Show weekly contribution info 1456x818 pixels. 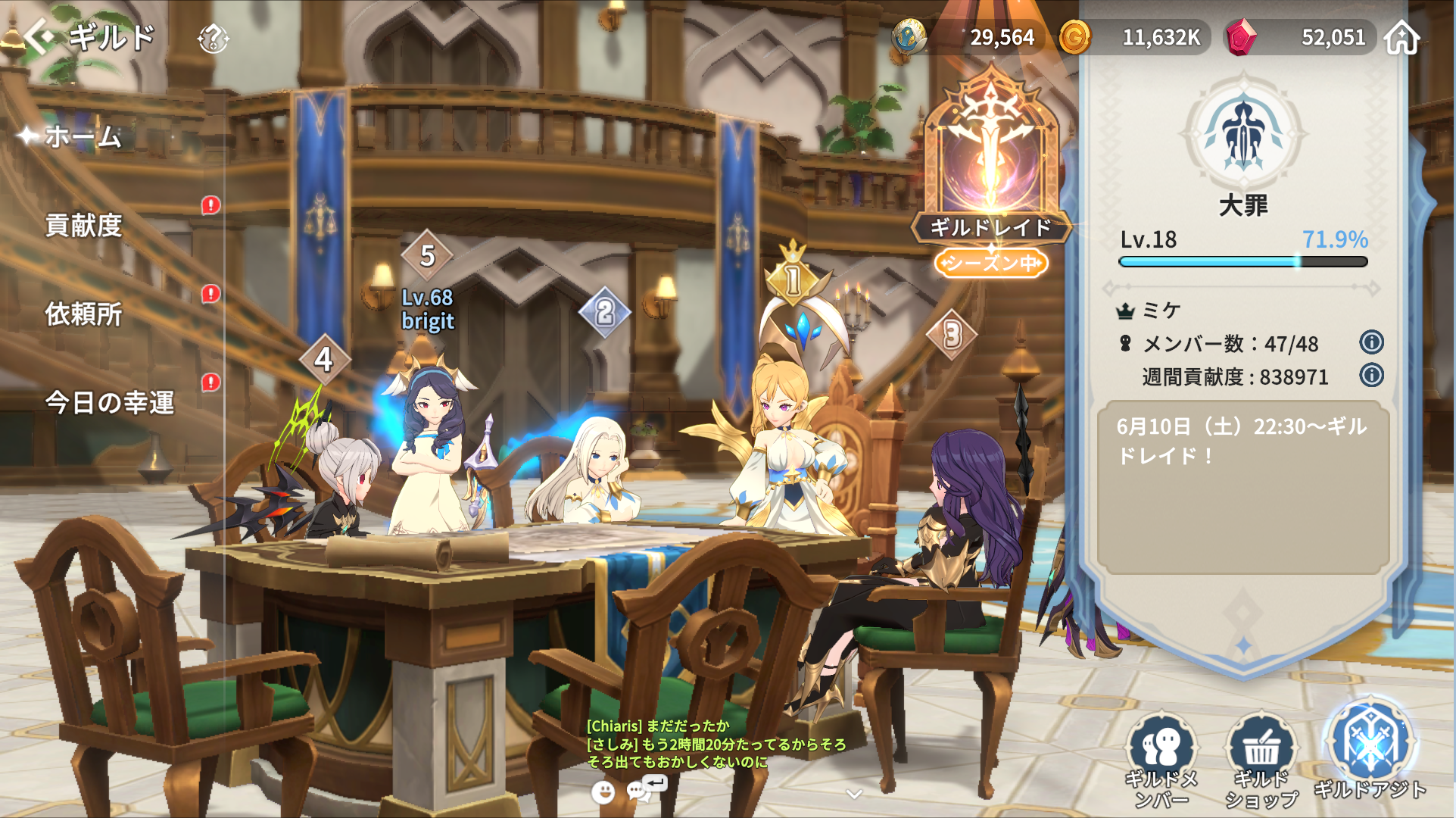[x=1371, y=375]
